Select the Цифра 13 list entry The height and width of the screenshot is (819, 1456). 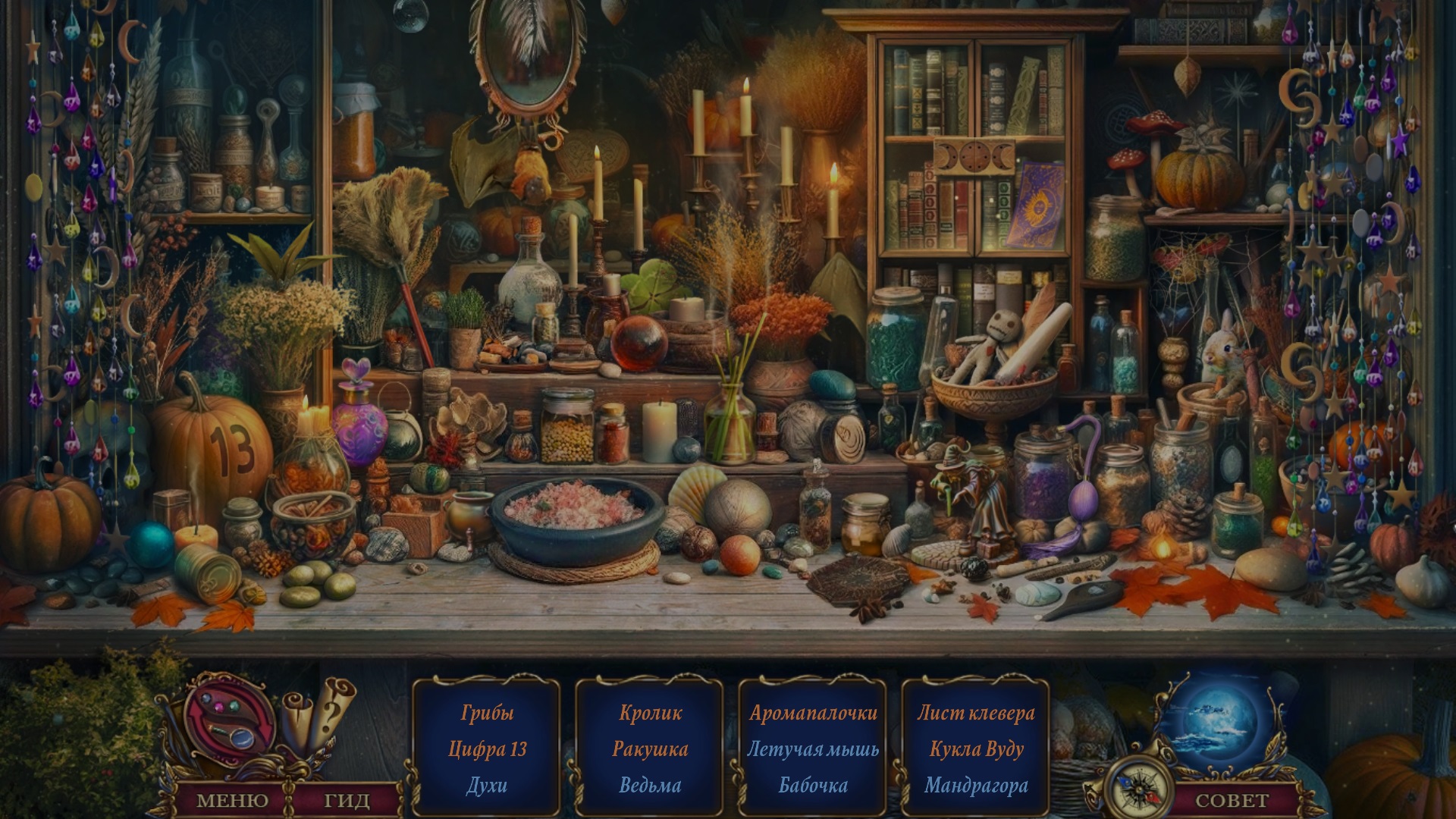[x=487, y=749]
